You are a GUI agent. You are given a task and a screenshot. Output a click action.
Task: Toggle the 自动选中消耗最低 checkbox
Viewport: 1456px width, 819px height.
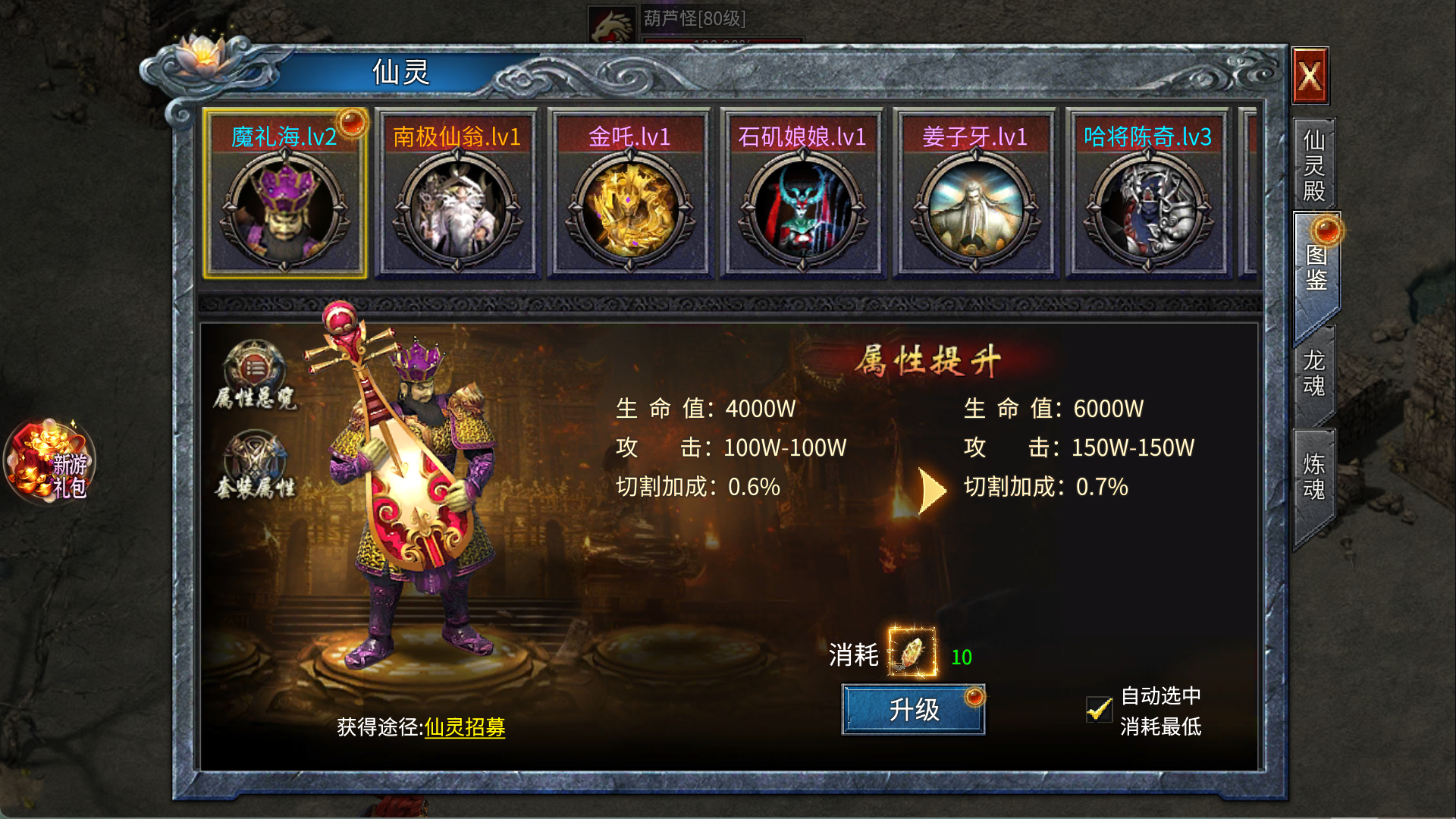[x=1099, y=710]
